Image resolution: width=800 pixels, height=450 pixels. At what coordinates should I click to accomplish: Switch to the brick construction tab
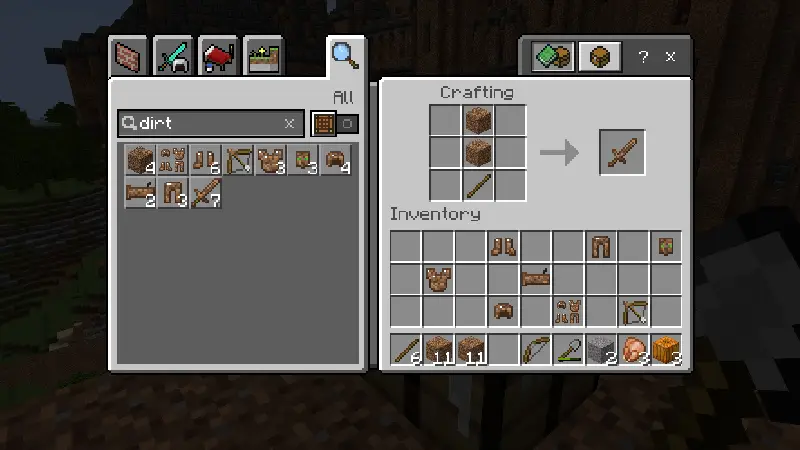(129, 56)
